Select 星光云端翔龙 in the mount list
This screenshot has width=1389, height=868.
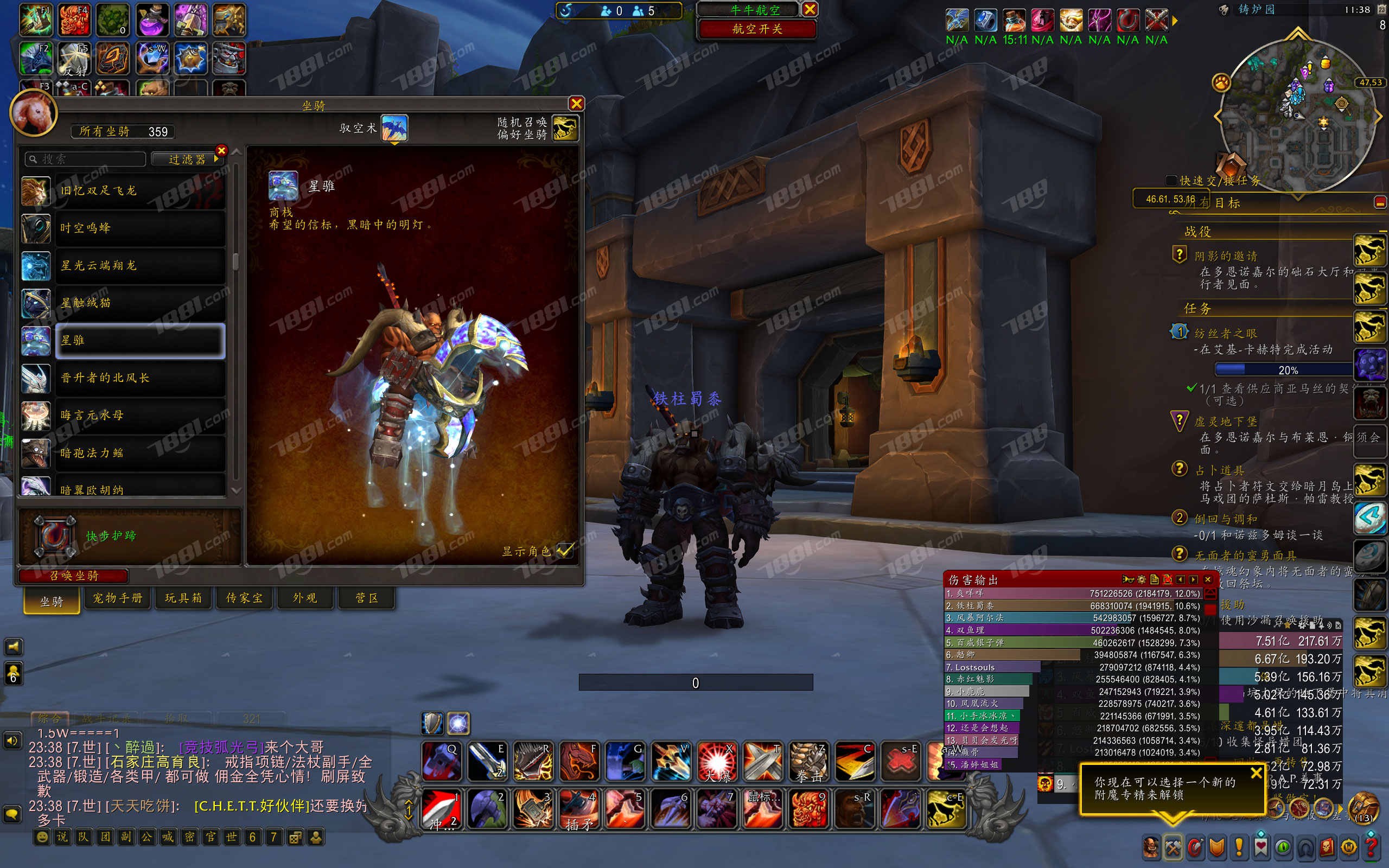point(139,266)
